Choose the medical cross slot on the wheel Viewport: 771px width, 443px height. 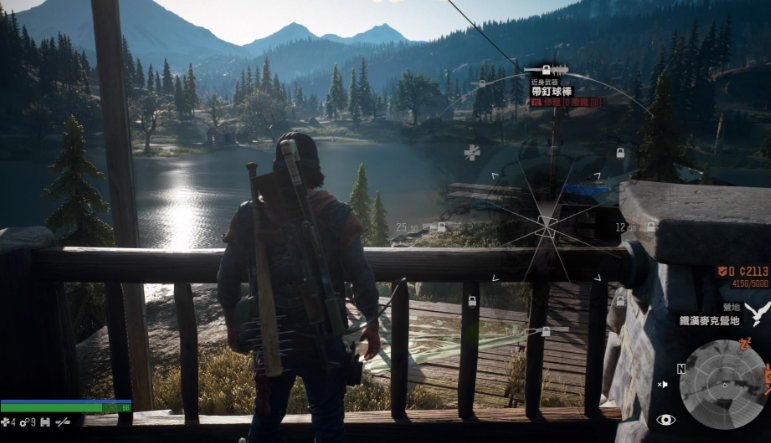(472, 152)
